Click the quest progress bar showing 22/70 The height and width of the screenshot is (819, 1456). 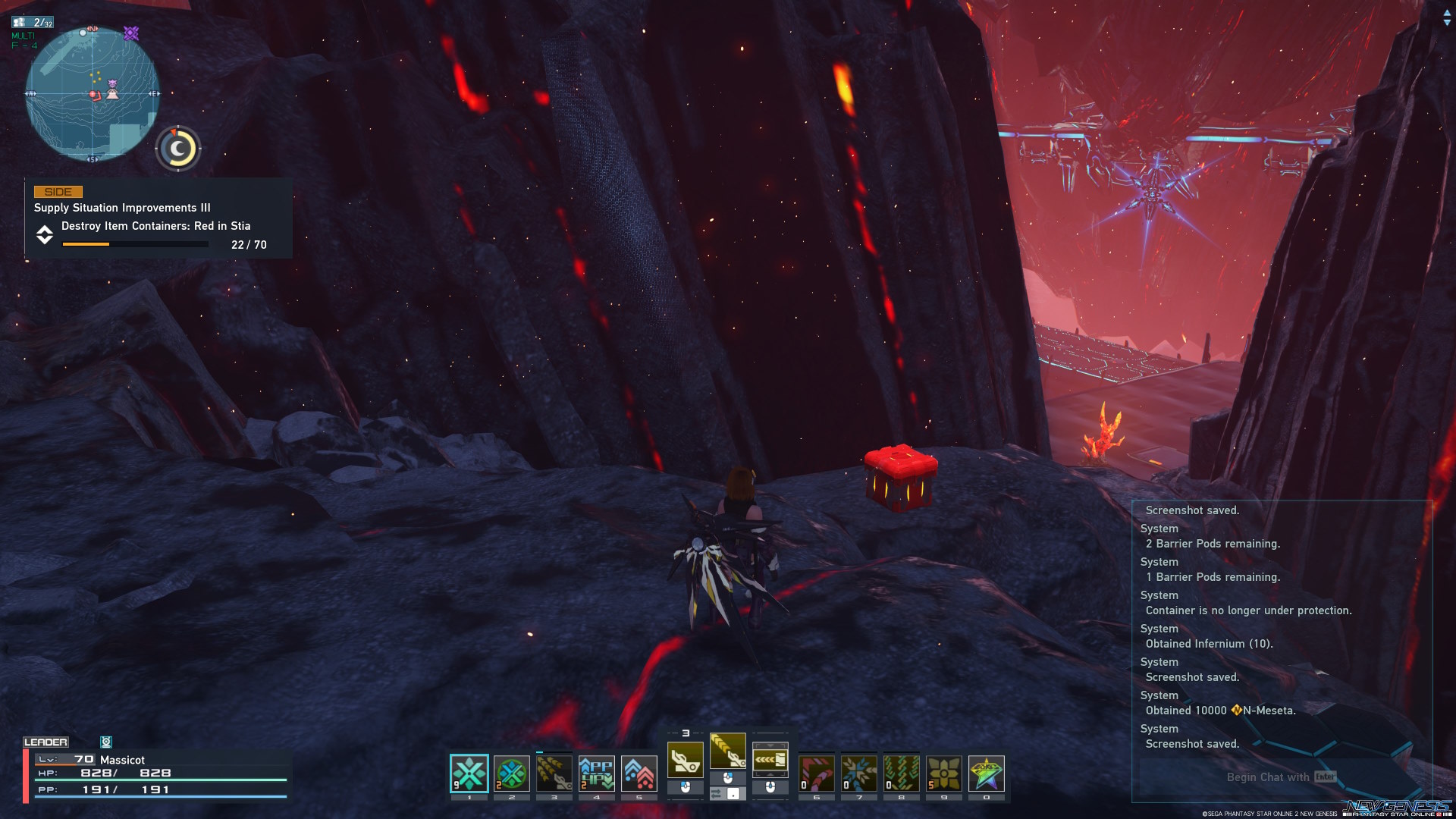point(135,244)
